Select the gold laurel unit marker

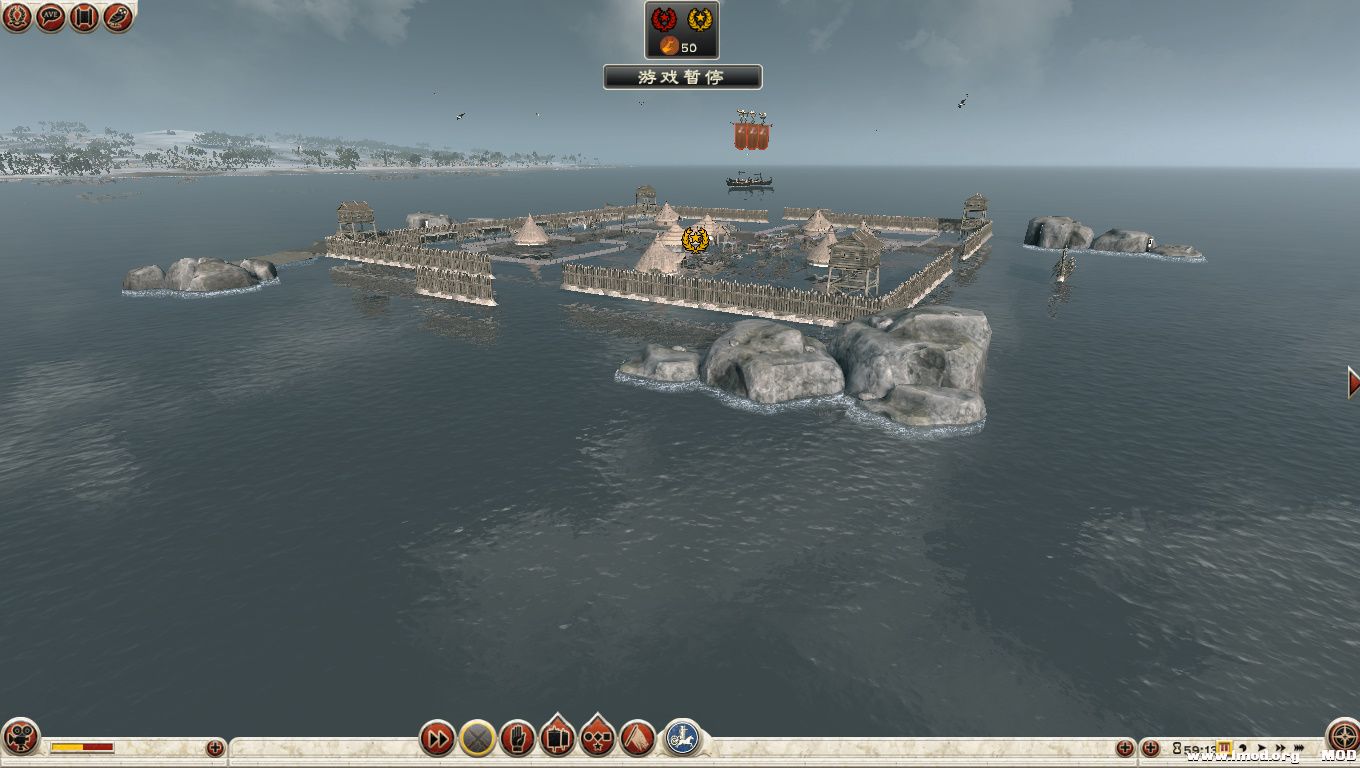click(x=695, y=238)
